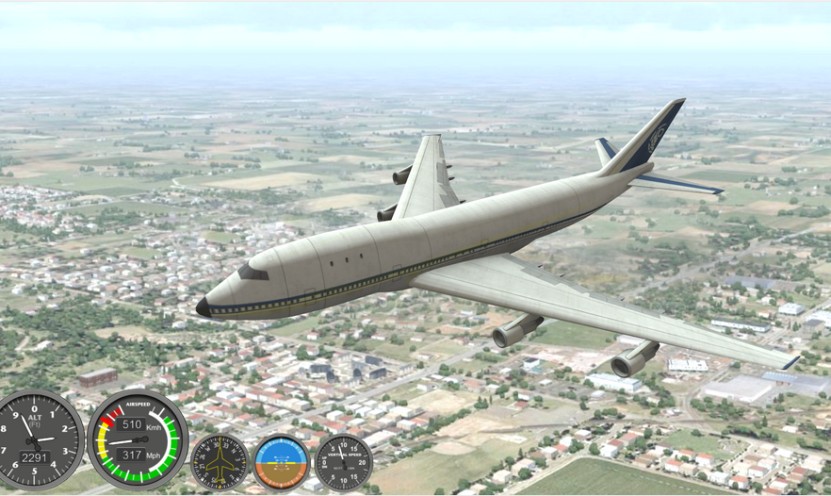
Task: Click the altimeter gauge reading 2291
Action: coord(38,440)
